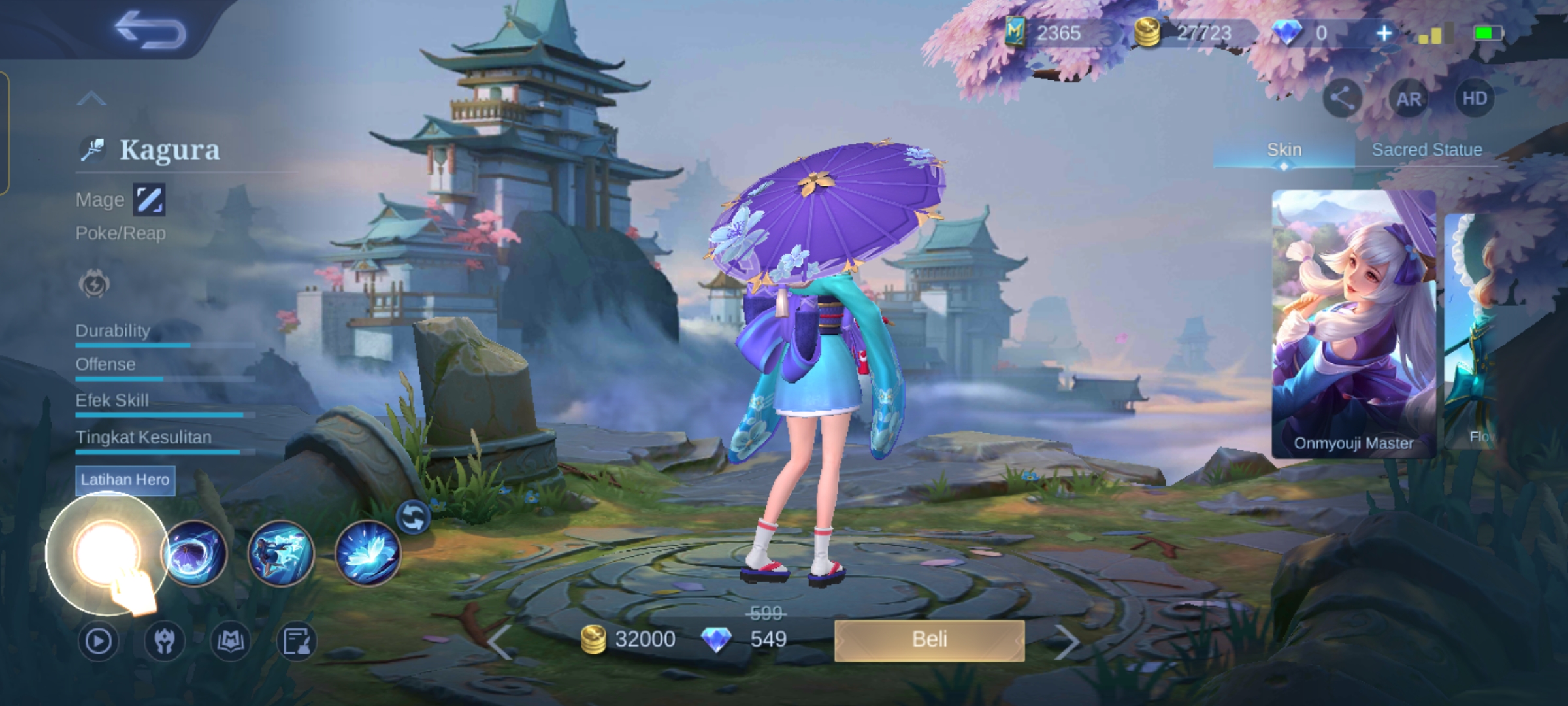Viewport: 1568px width, 706px height.
Task: Open the helmet equipment build icon
Action: [x=165, y=641]
